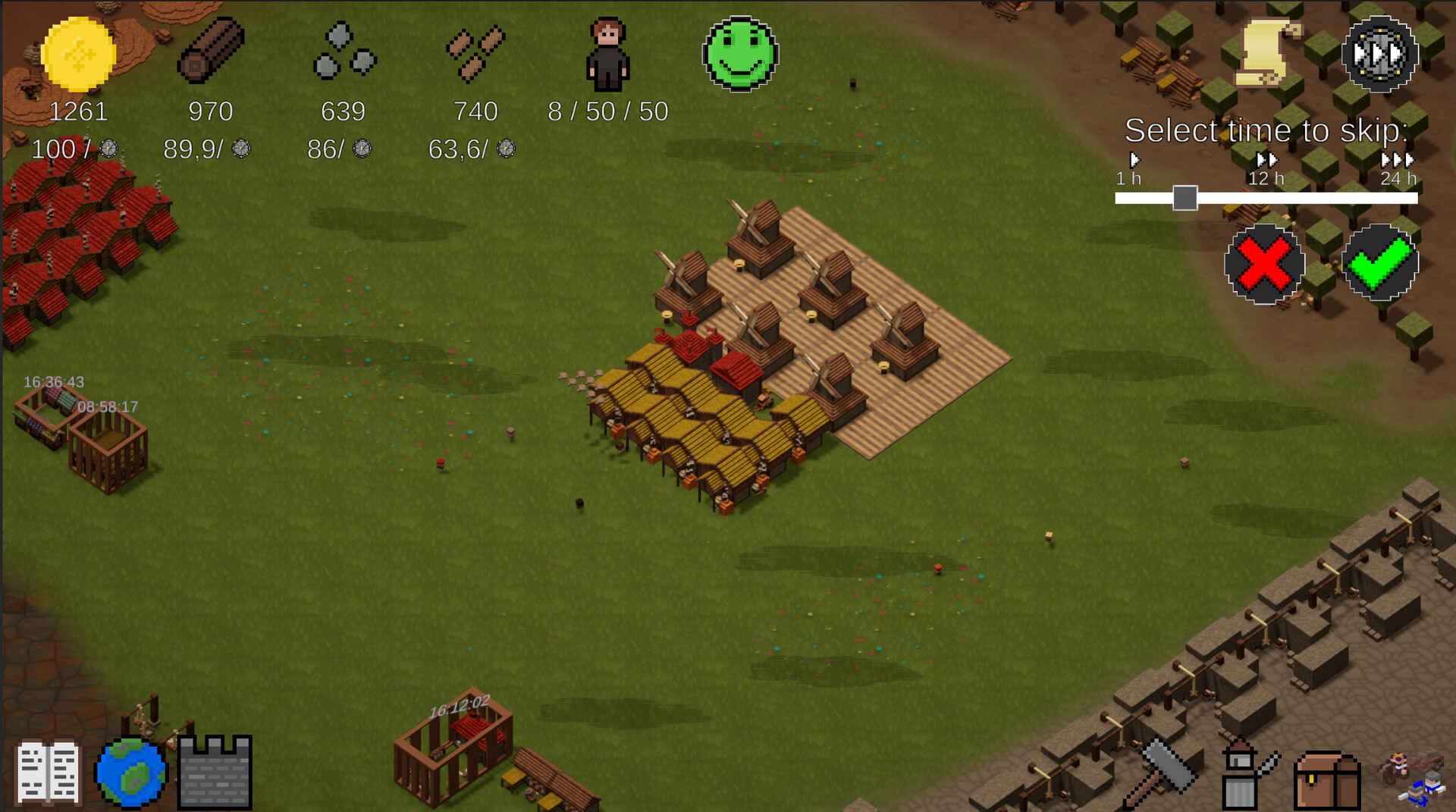Click the time skip clock icon

pyautogui.click(x=1379, y=55)
